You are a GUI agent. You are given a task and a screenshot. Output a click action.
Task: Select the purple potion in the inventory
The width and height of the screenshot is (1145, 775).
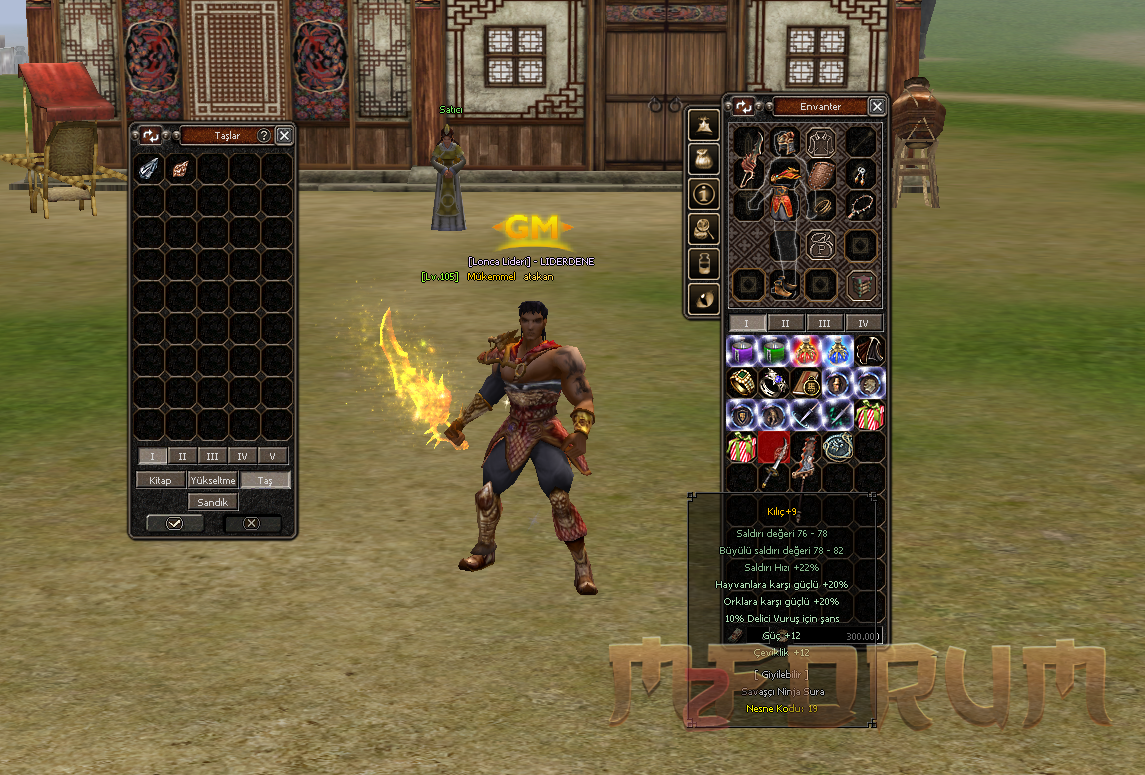click(x=741, y=351)
